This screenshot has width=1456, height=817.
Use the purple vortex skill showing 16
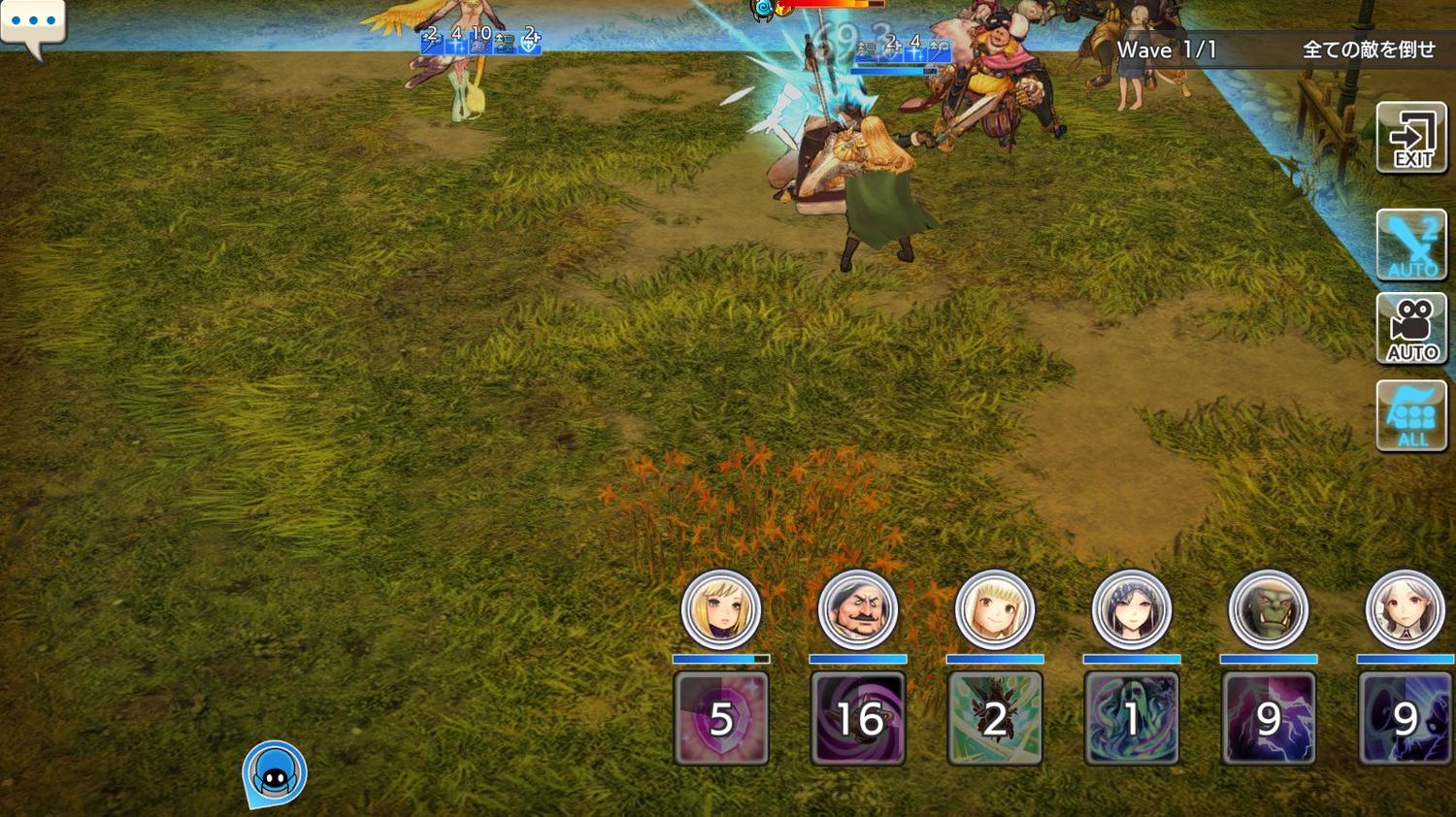coord(857,718)
